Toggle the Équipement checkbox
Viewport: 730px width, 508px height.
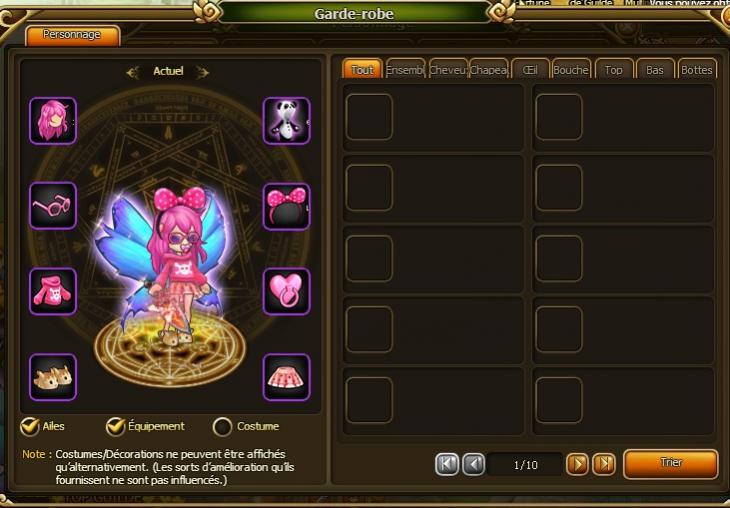(x=116, y=427)
